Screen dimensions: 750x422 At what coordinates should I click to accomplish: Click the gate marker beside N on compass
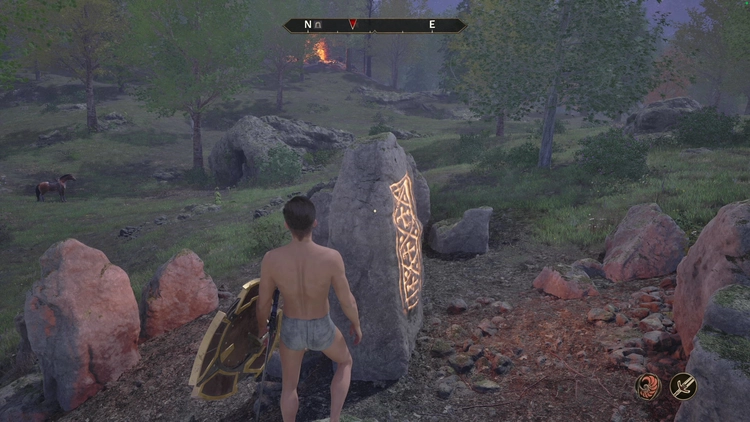(x=317, y=25)
